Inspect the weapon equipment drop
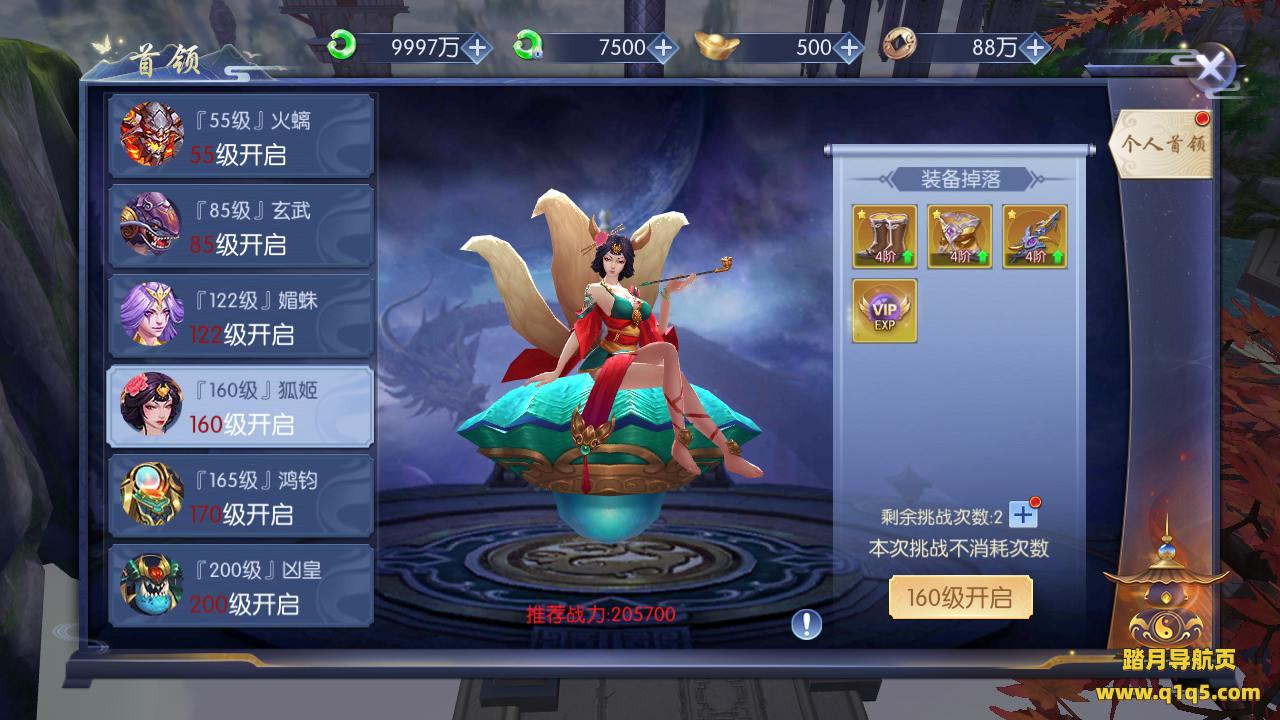Screen dimensions: 1280x720 coord(1035,237)
